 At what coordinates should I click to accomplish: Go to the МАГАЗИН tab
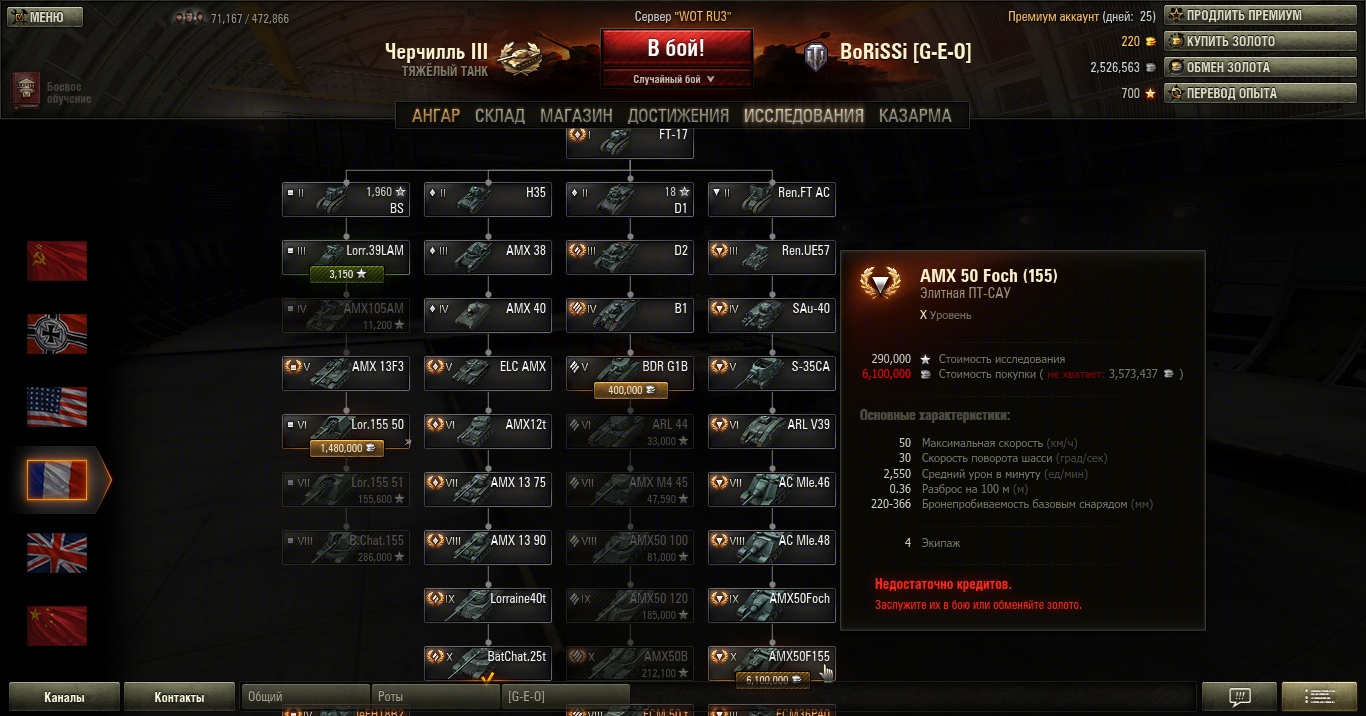point(576,115)
